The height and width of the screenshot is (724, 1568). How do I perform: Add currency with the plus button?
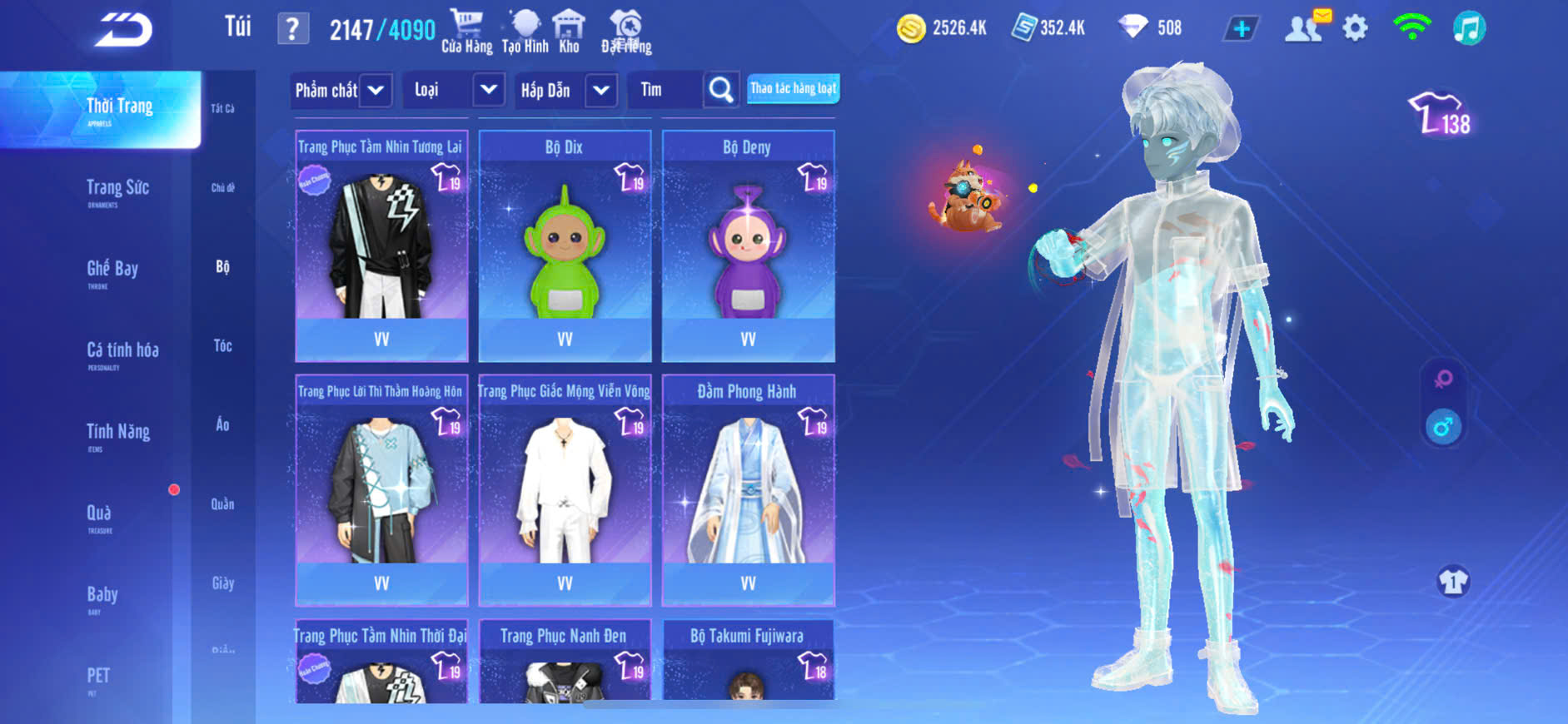pyautogui.click(x=1242, y=29)
